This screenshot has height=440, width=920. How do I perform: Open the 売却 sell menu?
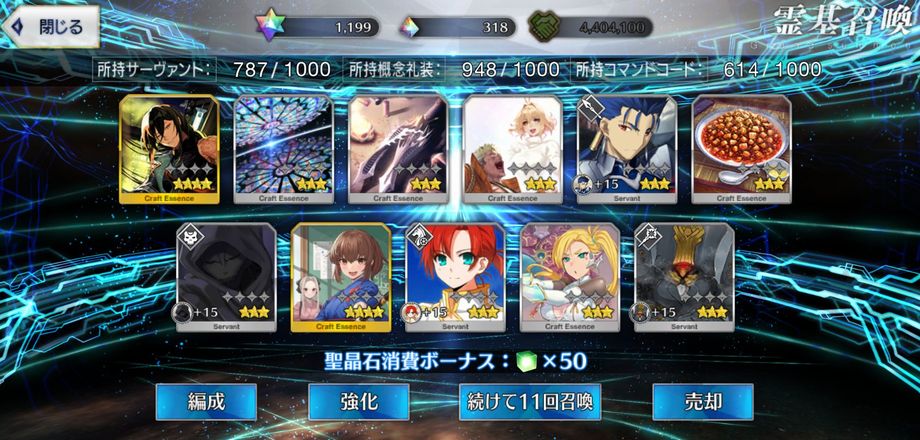tap(703, 402)
